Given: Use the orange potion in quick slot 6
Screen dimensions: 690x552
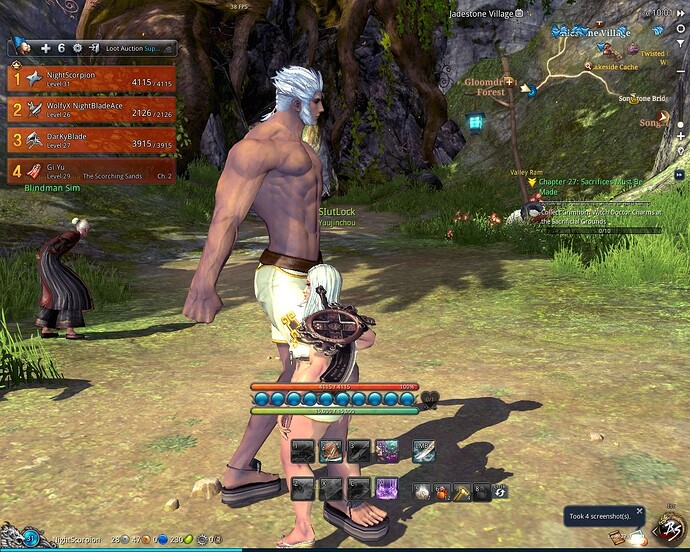Looking at the screenshot, I should pyautogui.click(x=442, y=491).
